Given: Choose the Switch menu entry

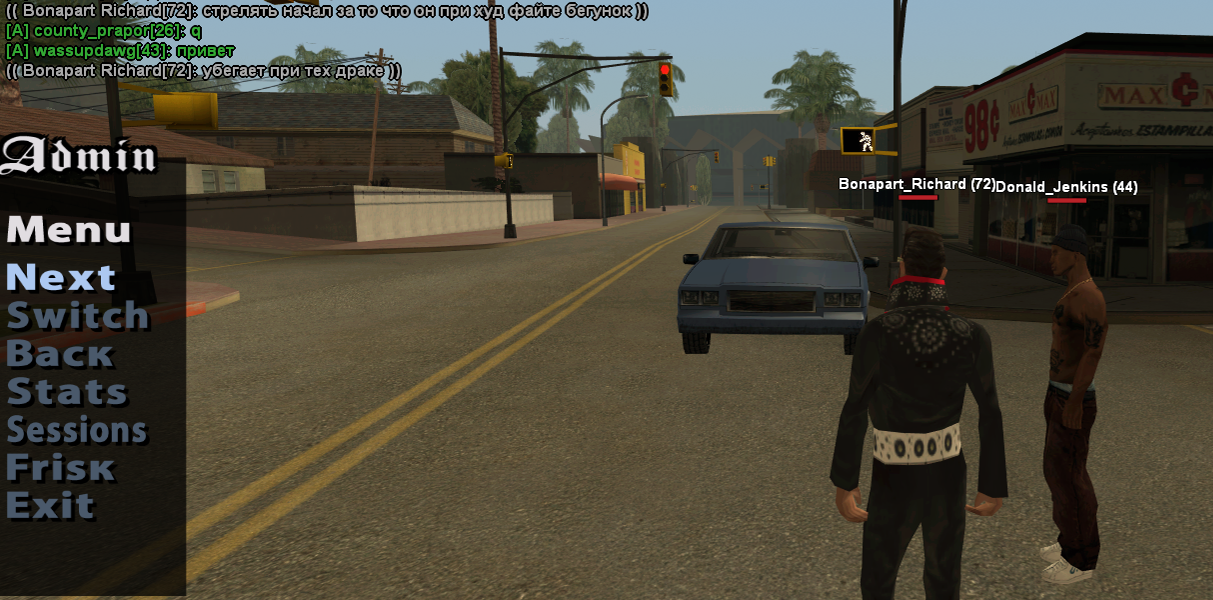Looking at the screenshot, I should click(x=77, y=315).
